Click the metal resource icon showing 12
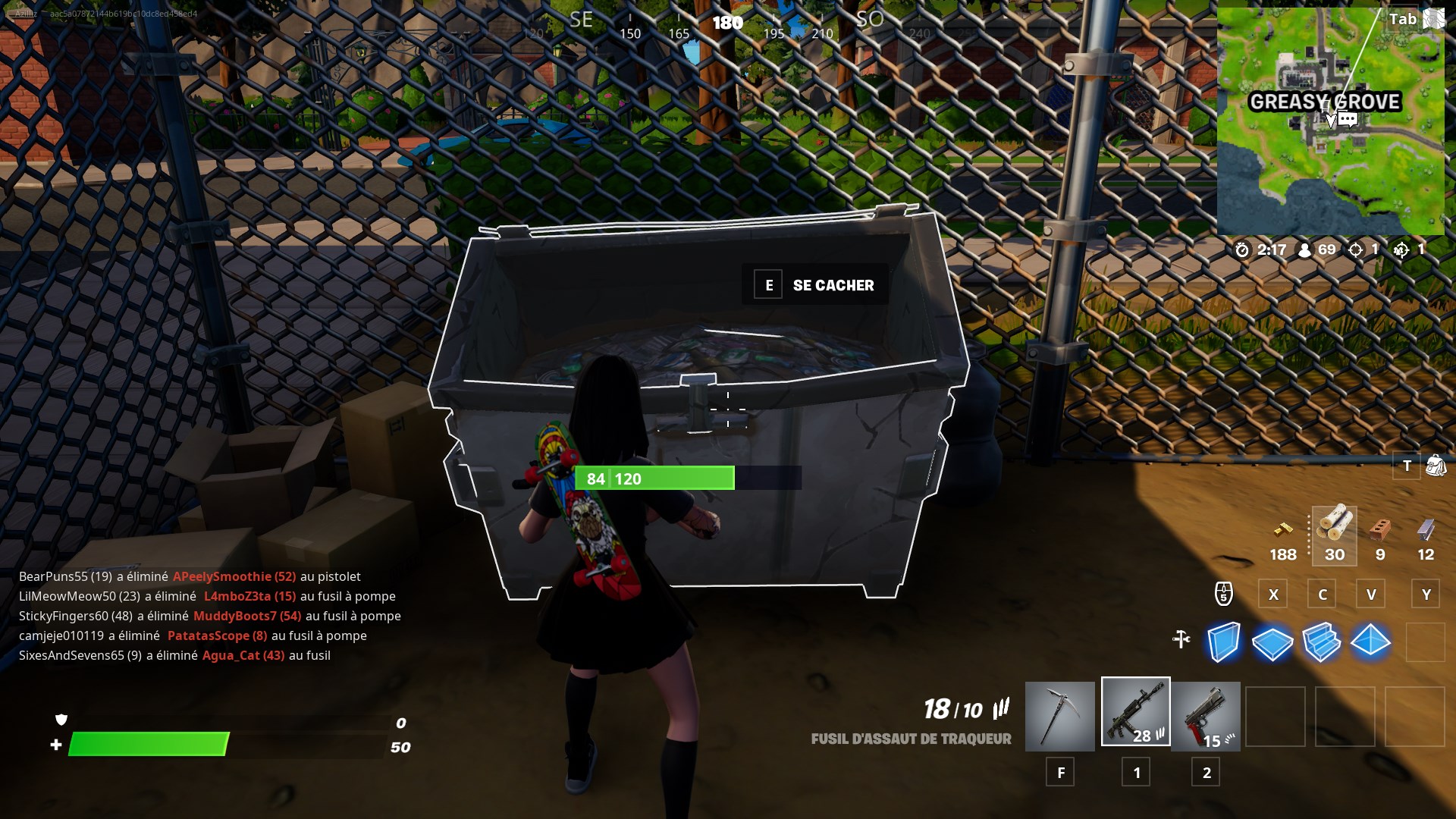Image resolution: width=1456 pixels, height=819 pixels. 1426,531
